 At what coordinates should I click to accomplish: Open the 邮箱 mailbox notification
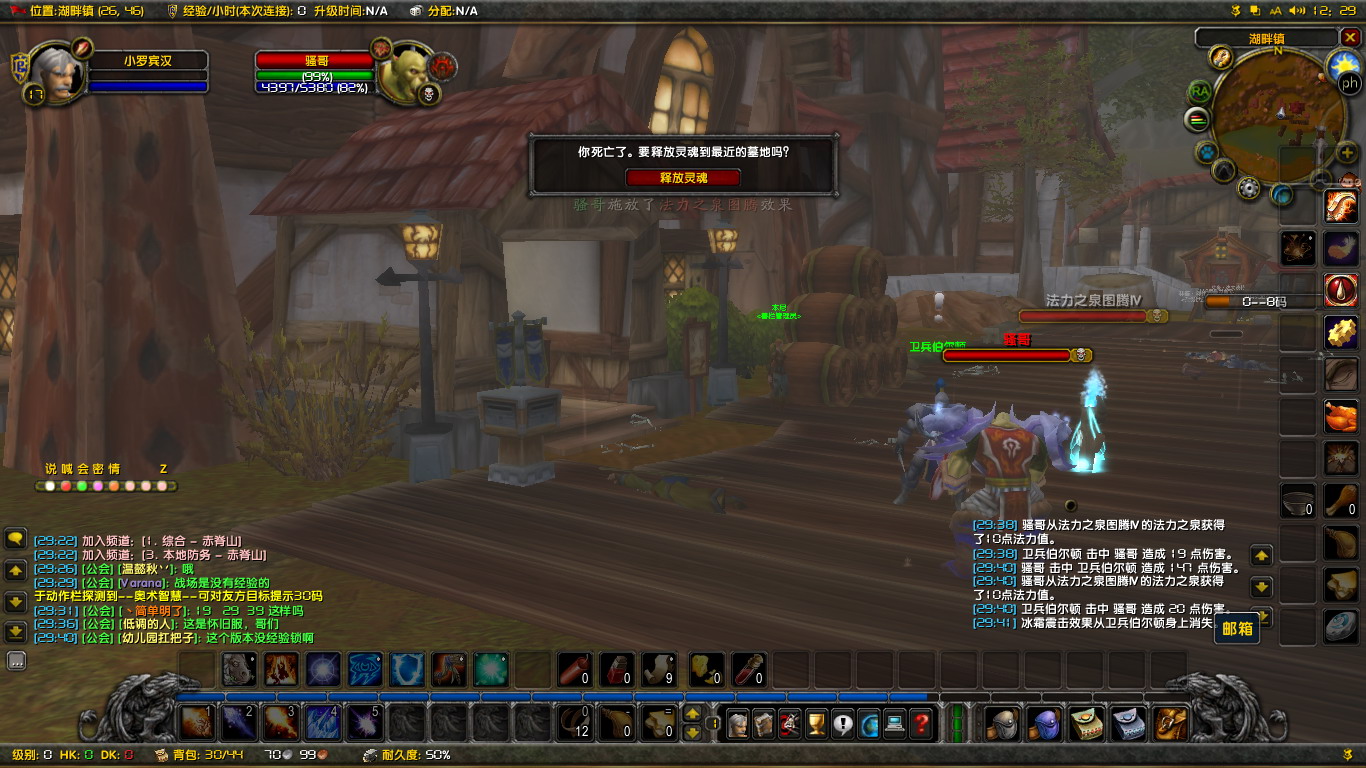[1237, 629]
